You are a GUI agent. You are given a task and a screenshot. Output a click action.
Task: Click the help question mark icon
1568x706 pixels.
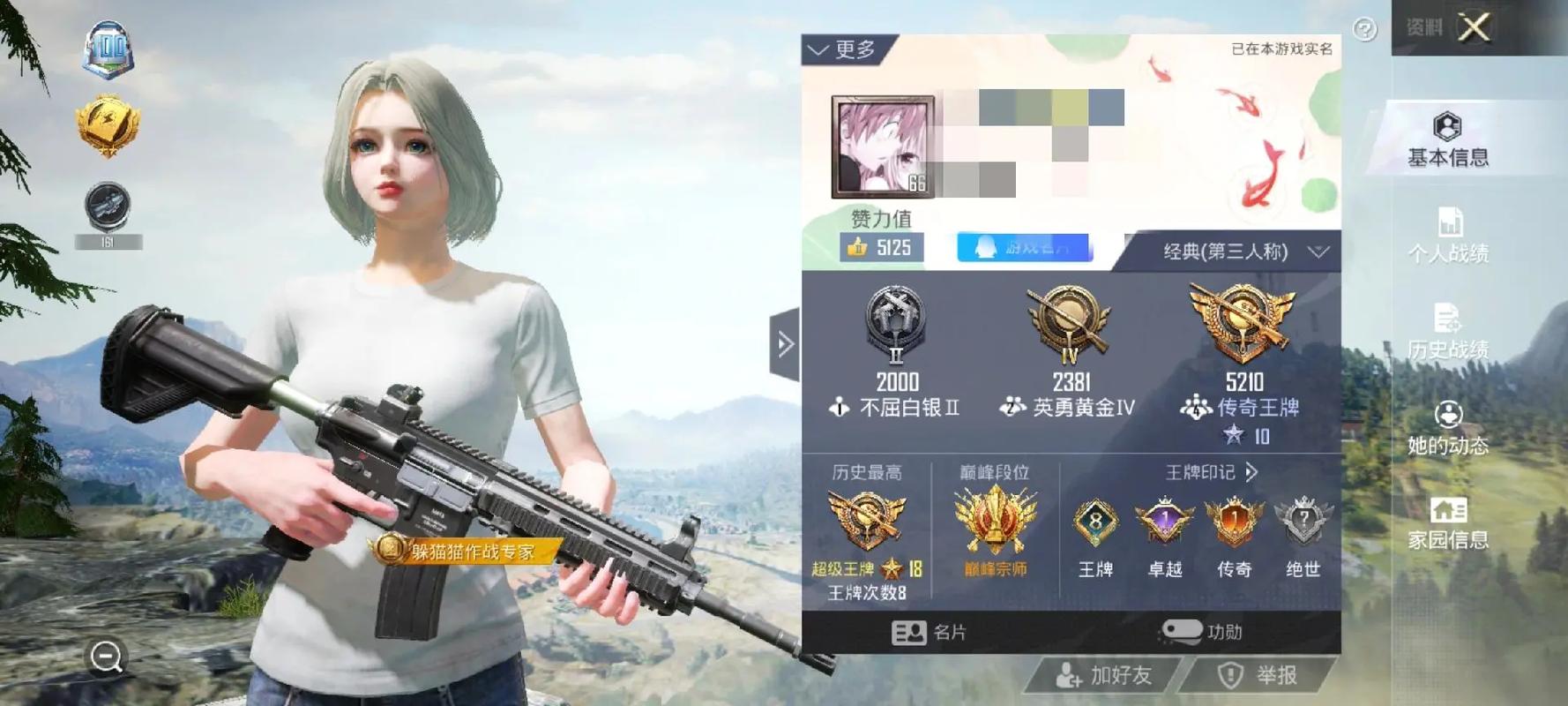pyautogui.click(x=1366, y=29)
